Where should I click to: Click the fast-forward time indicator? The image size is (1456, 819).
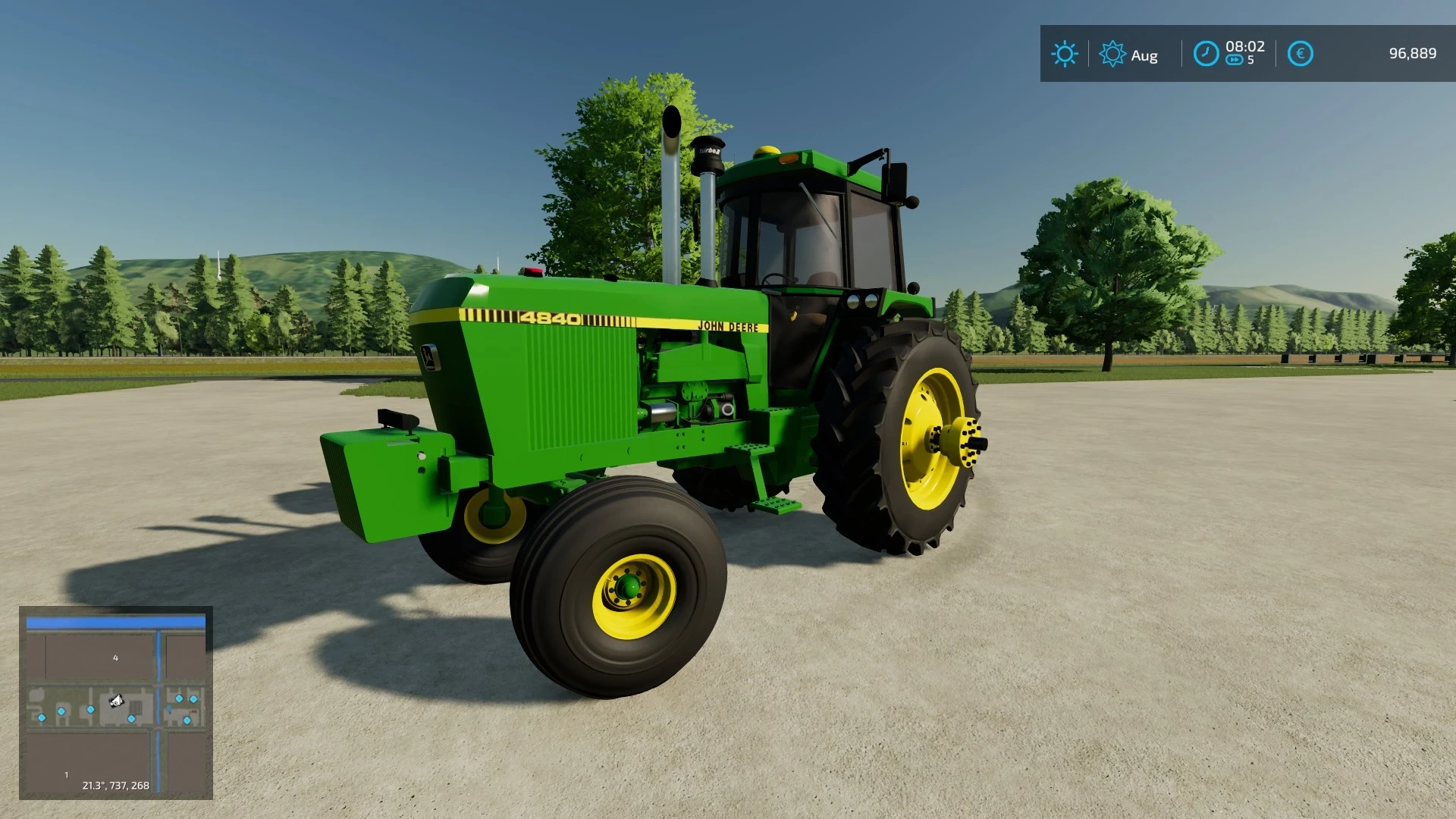click(1238, 59)
